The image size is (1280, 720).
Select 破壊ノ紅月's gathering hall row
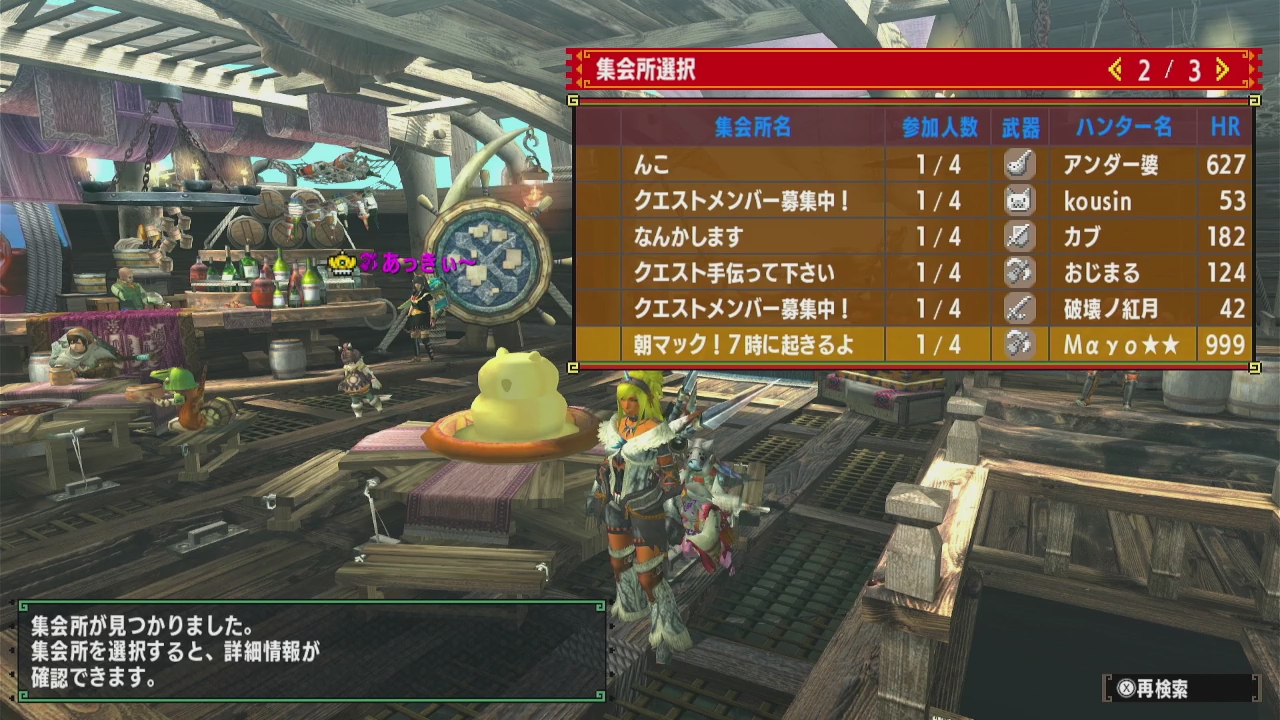913,308
